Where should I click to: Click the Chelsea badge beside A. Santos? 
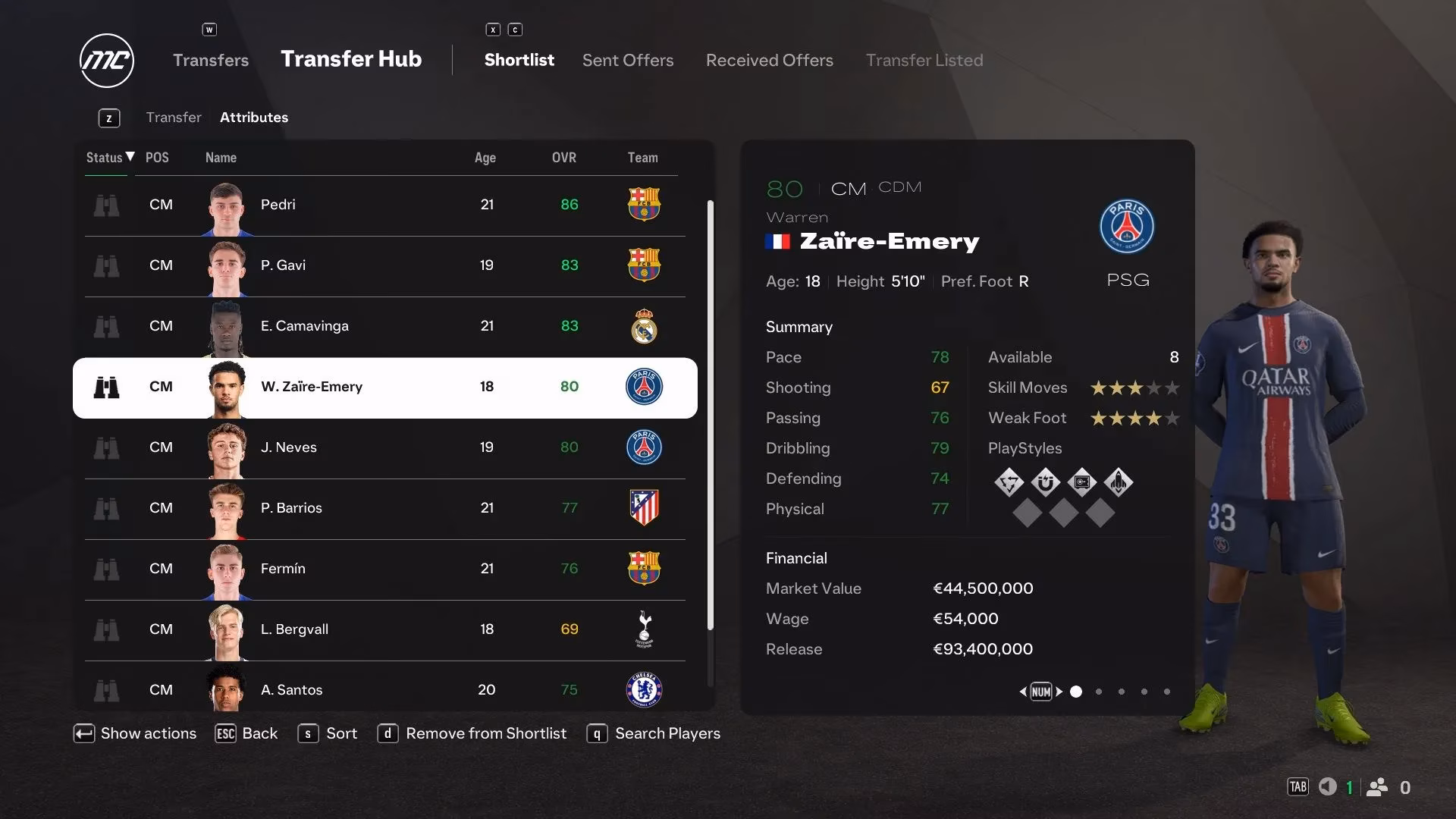(x=644, y=689)
